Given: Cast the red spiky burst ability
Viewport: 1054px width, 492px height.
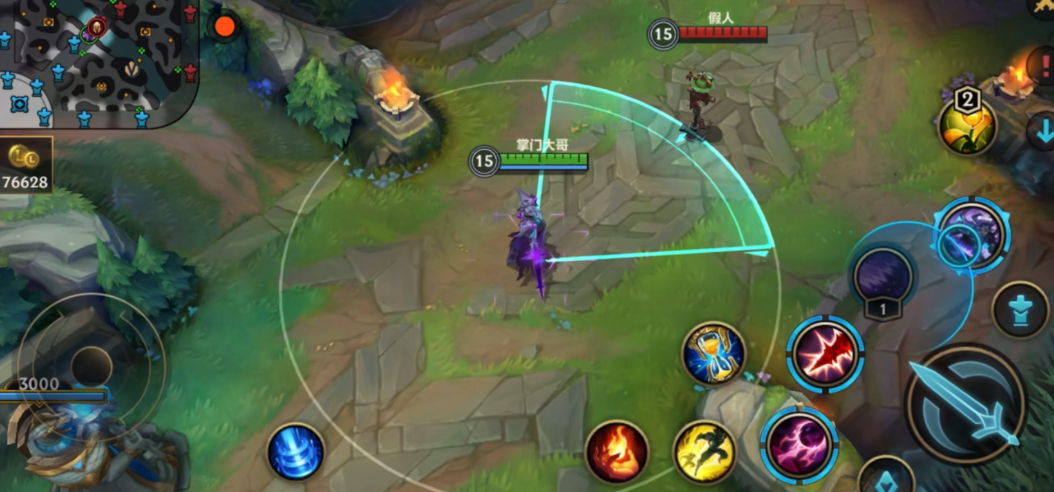Looking at the screenshot, I should pyautogui.click(x=825, y=353).
